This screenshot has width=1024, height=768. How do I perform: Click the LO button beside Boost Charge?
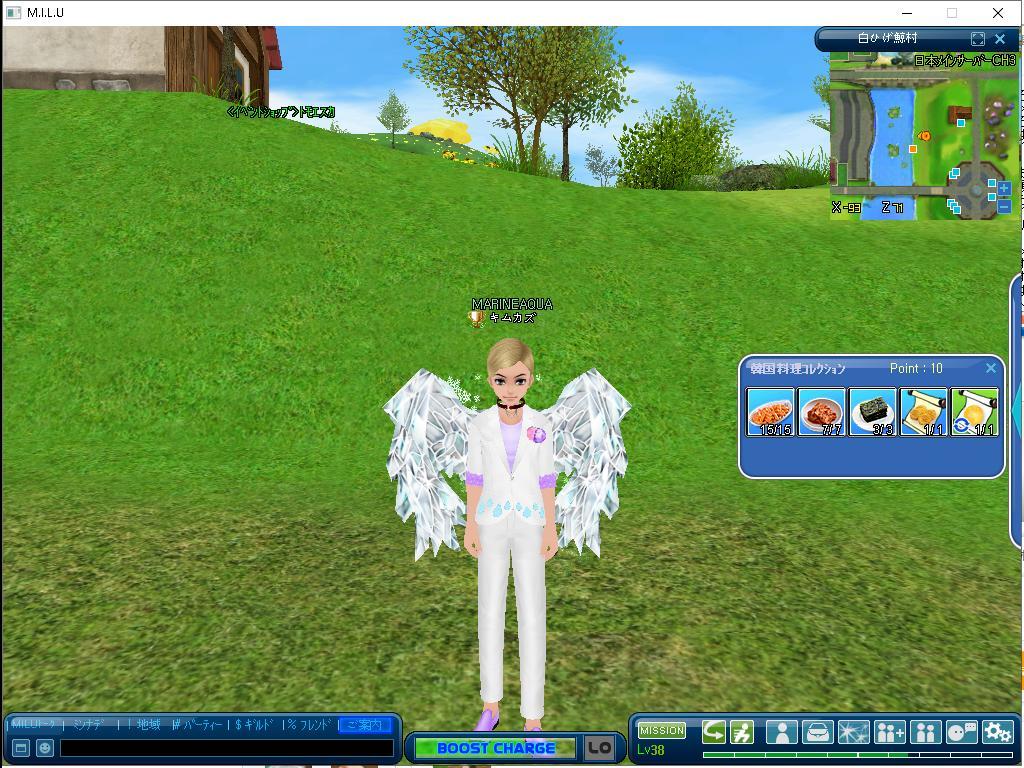click(599, 748)
